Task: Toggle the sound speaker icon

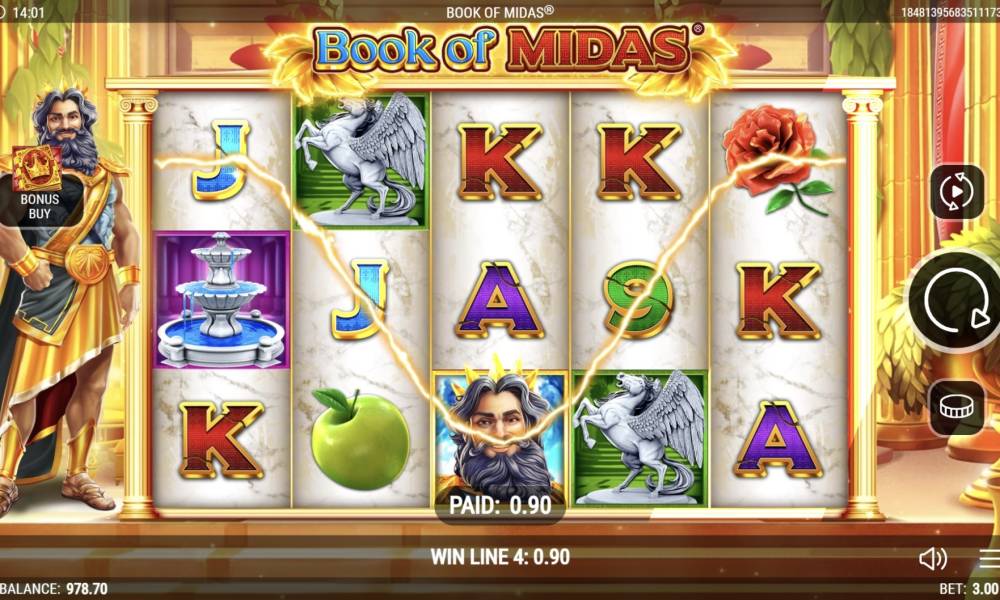Action: pyautogui.click(x=933, y=558)
